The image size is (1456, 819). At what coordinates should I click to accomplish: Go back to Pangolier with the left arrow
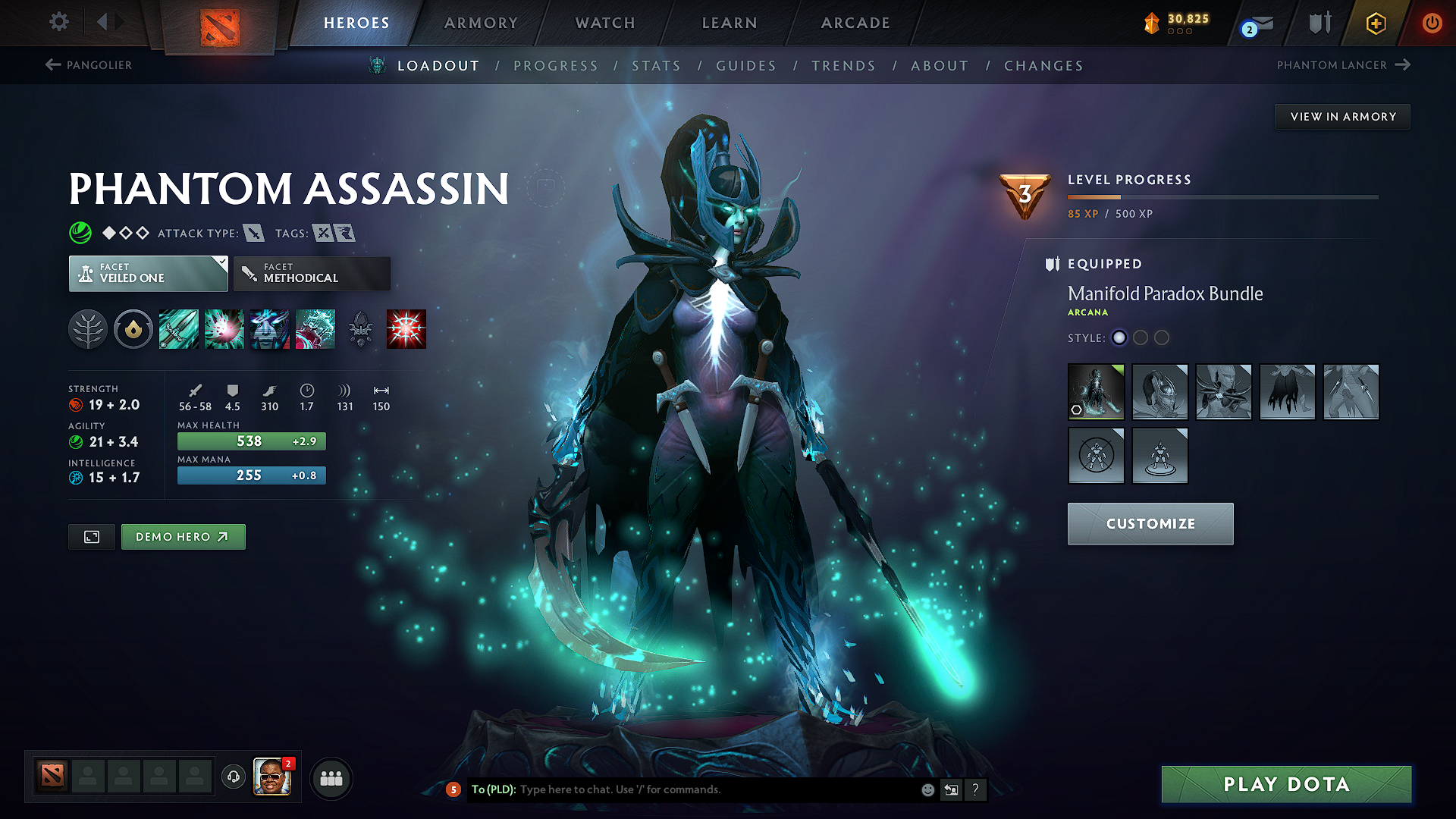point(52,64)
